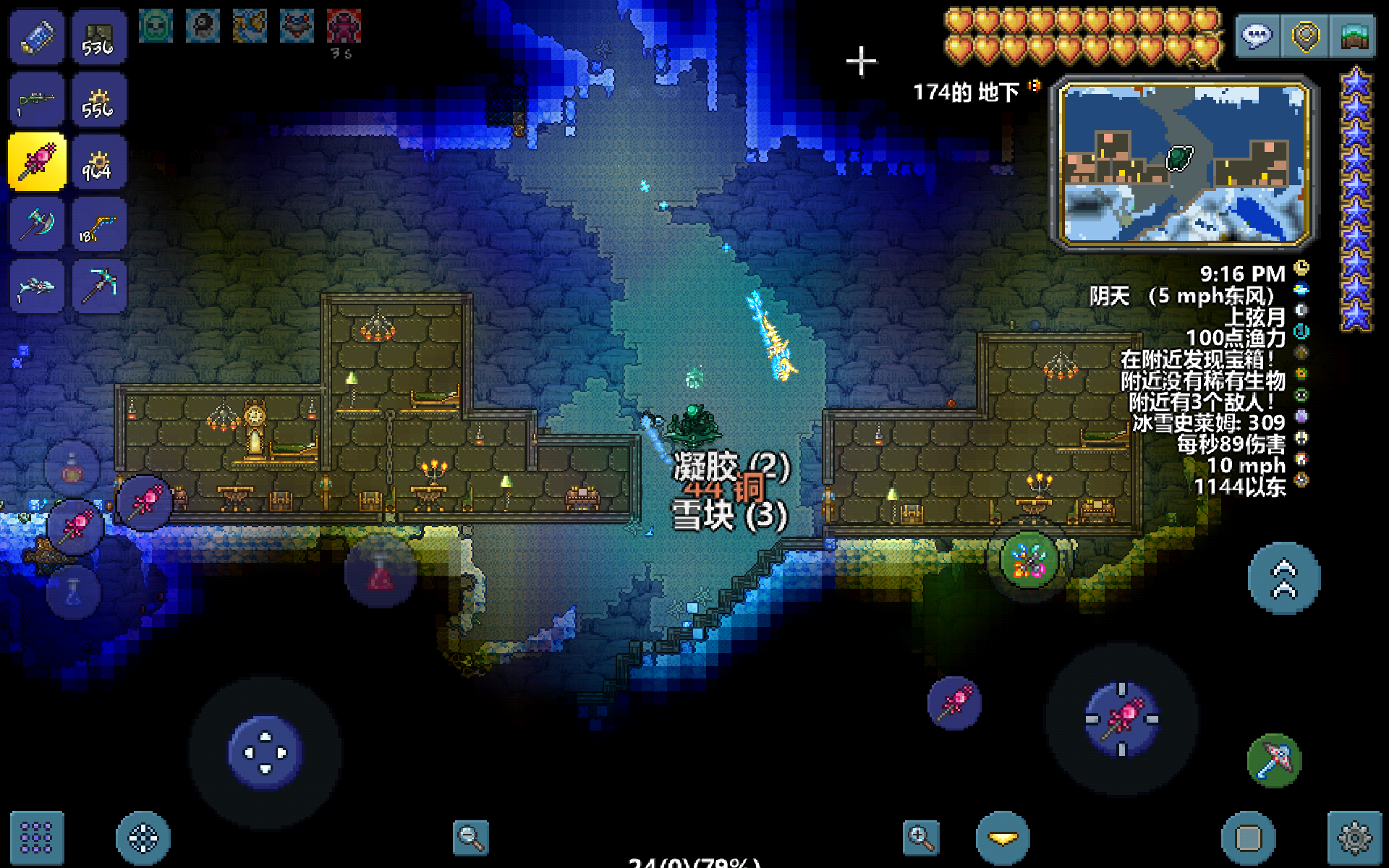Use the red healing potion quick button
1389x868 pixels.
[381, 573]
